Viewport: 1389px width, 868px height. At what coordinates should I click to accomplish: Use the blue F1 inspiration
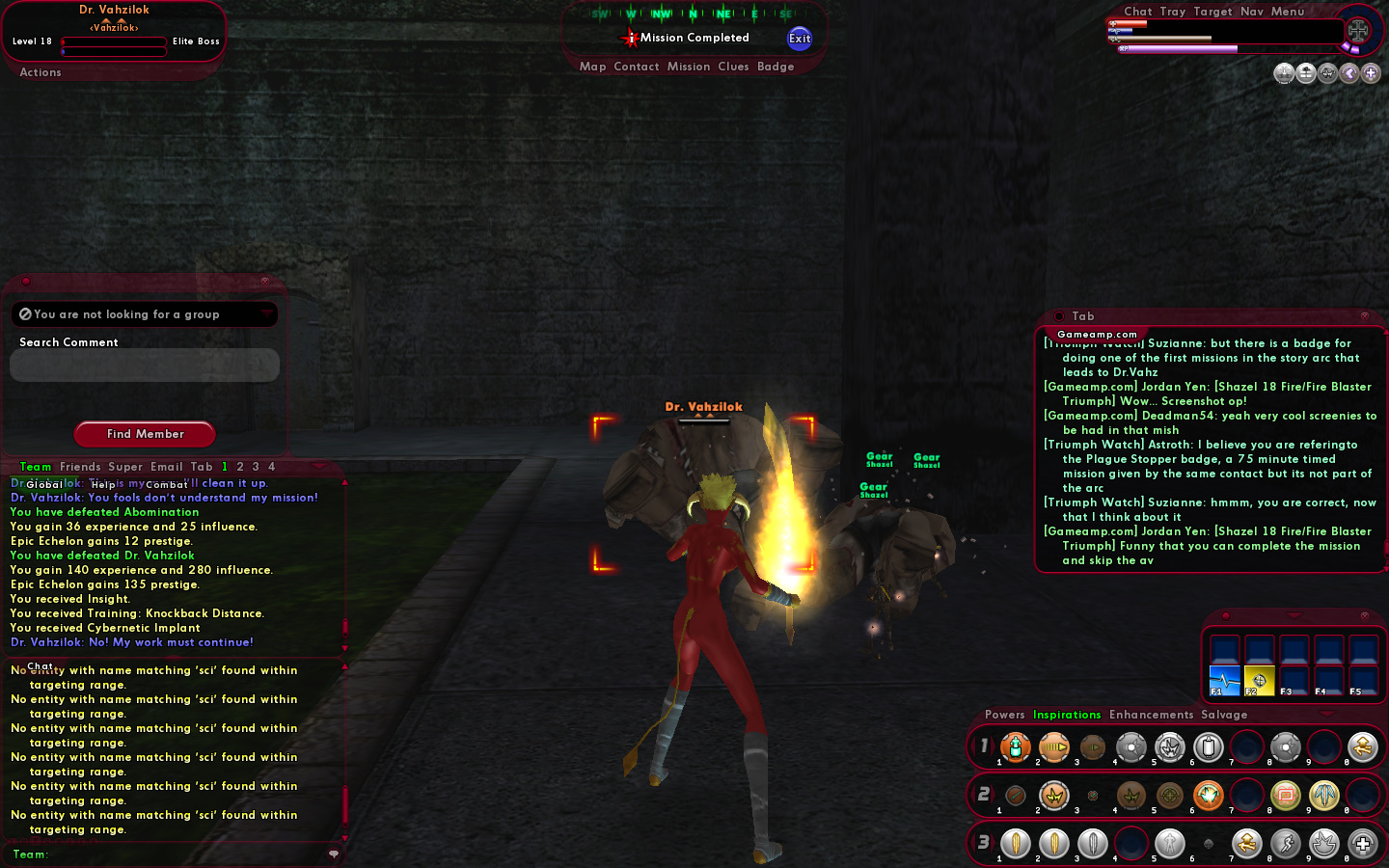tap(1224, 680)
